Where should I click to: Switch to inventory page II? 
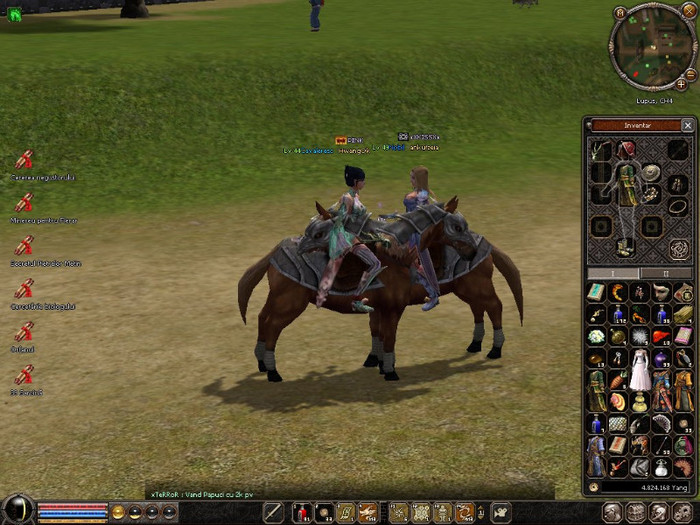[x=666, y=273]
